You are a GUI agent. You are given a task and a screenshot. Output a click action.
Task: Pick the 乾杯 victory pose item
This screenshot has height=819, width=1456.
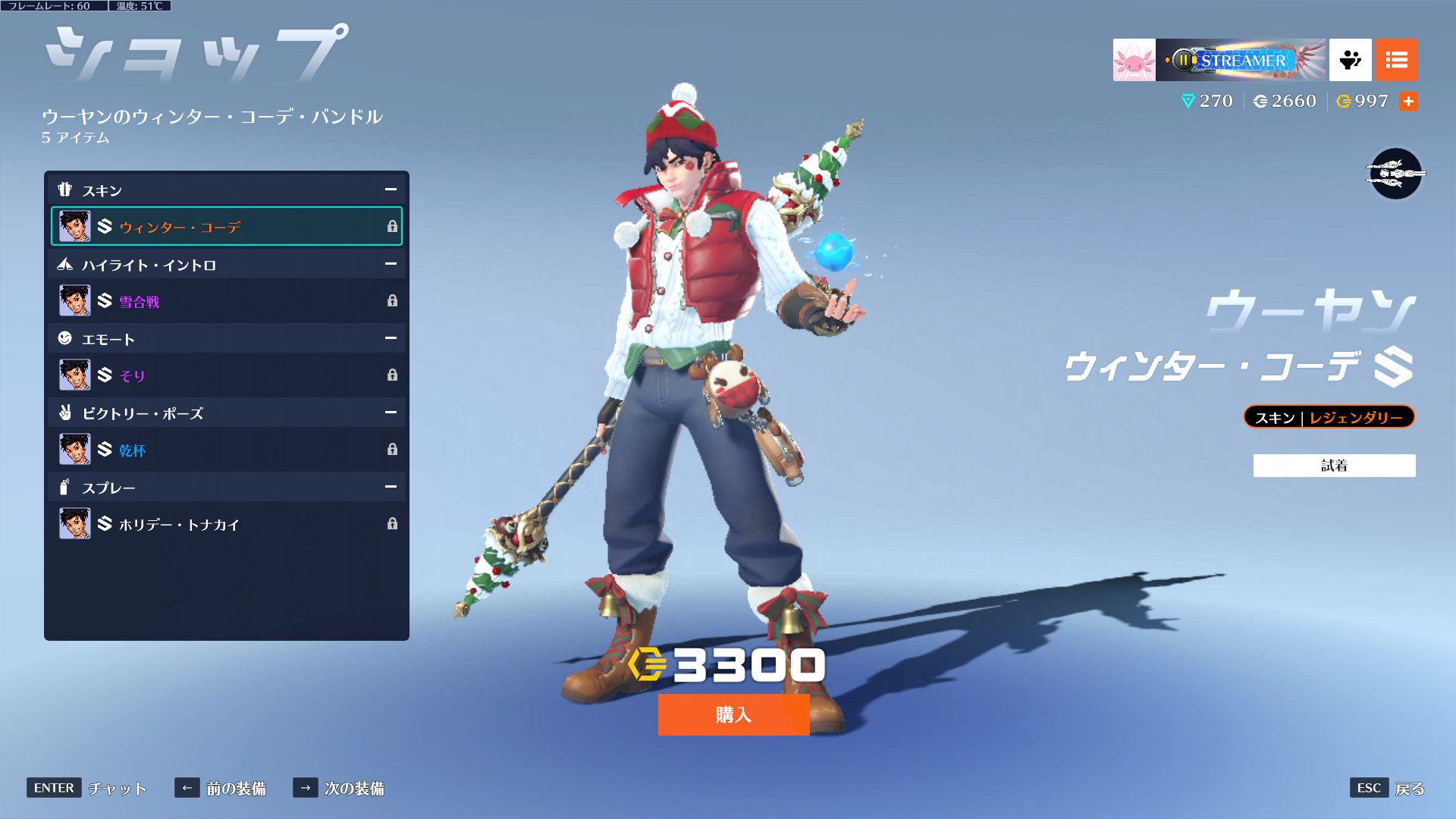(x=226, y=450)
